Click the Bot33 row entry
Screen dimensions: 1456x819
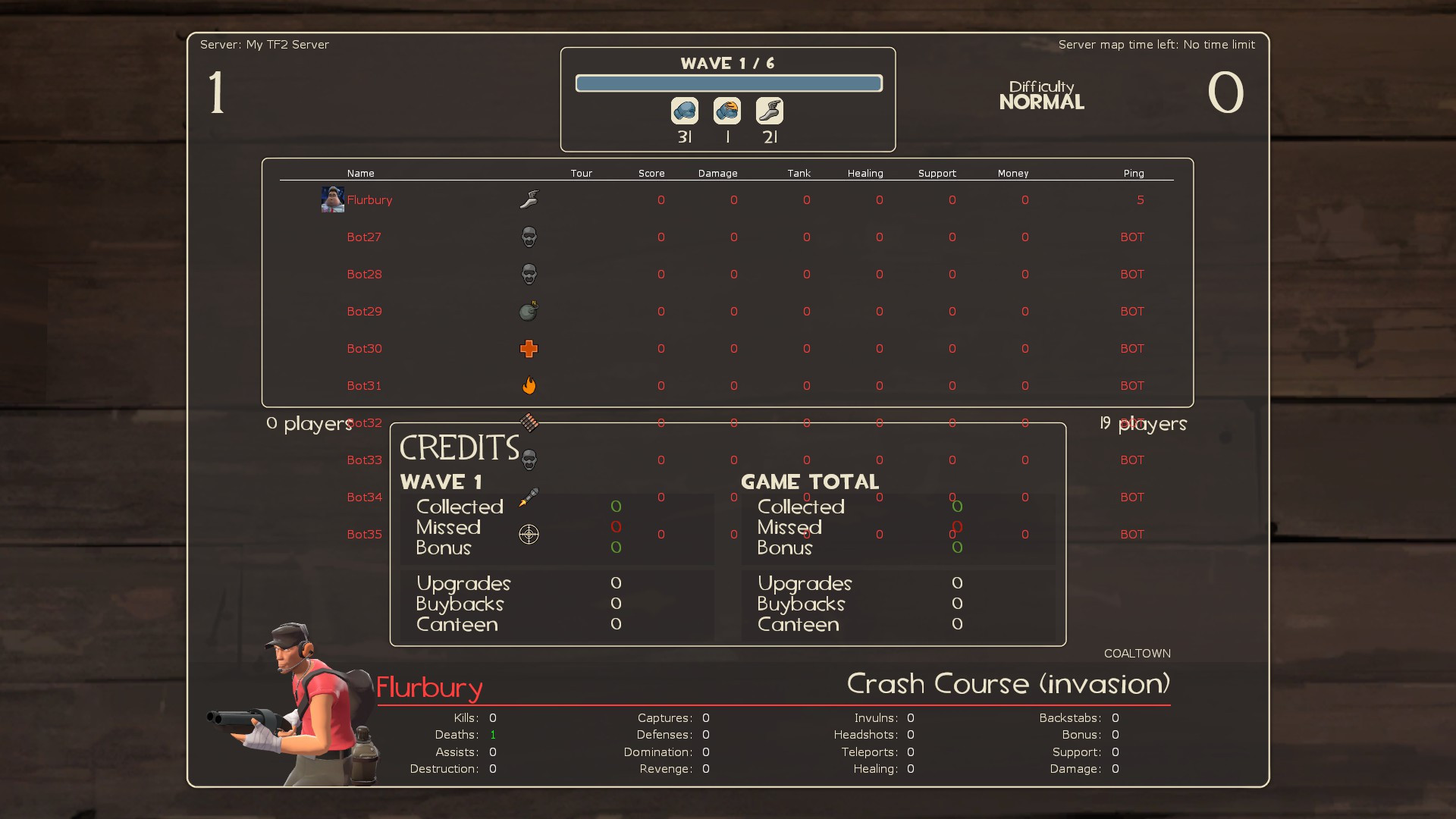coord(364,460)
